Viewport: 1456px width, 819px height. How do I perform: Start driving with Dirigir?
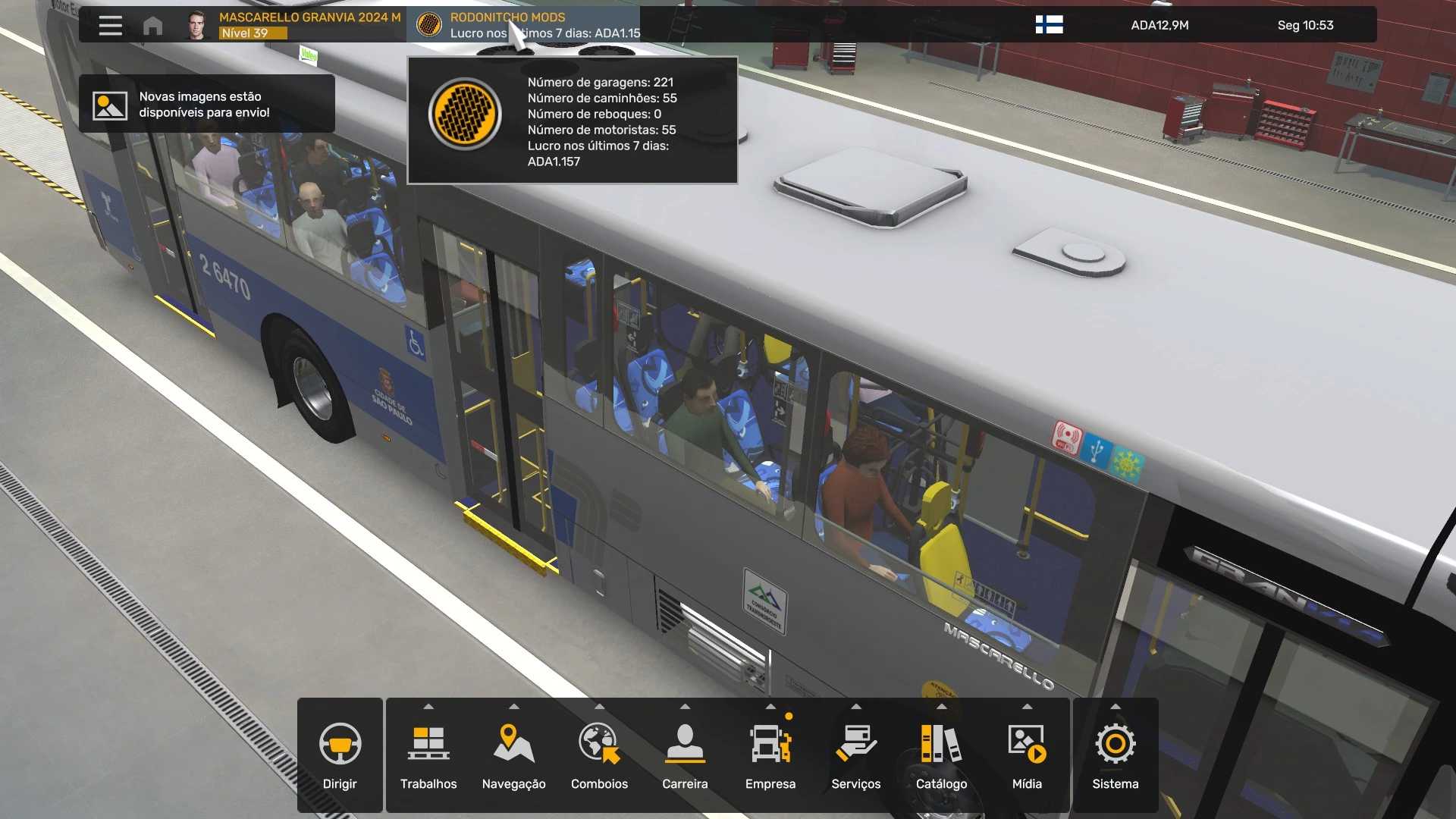(340, 755)
